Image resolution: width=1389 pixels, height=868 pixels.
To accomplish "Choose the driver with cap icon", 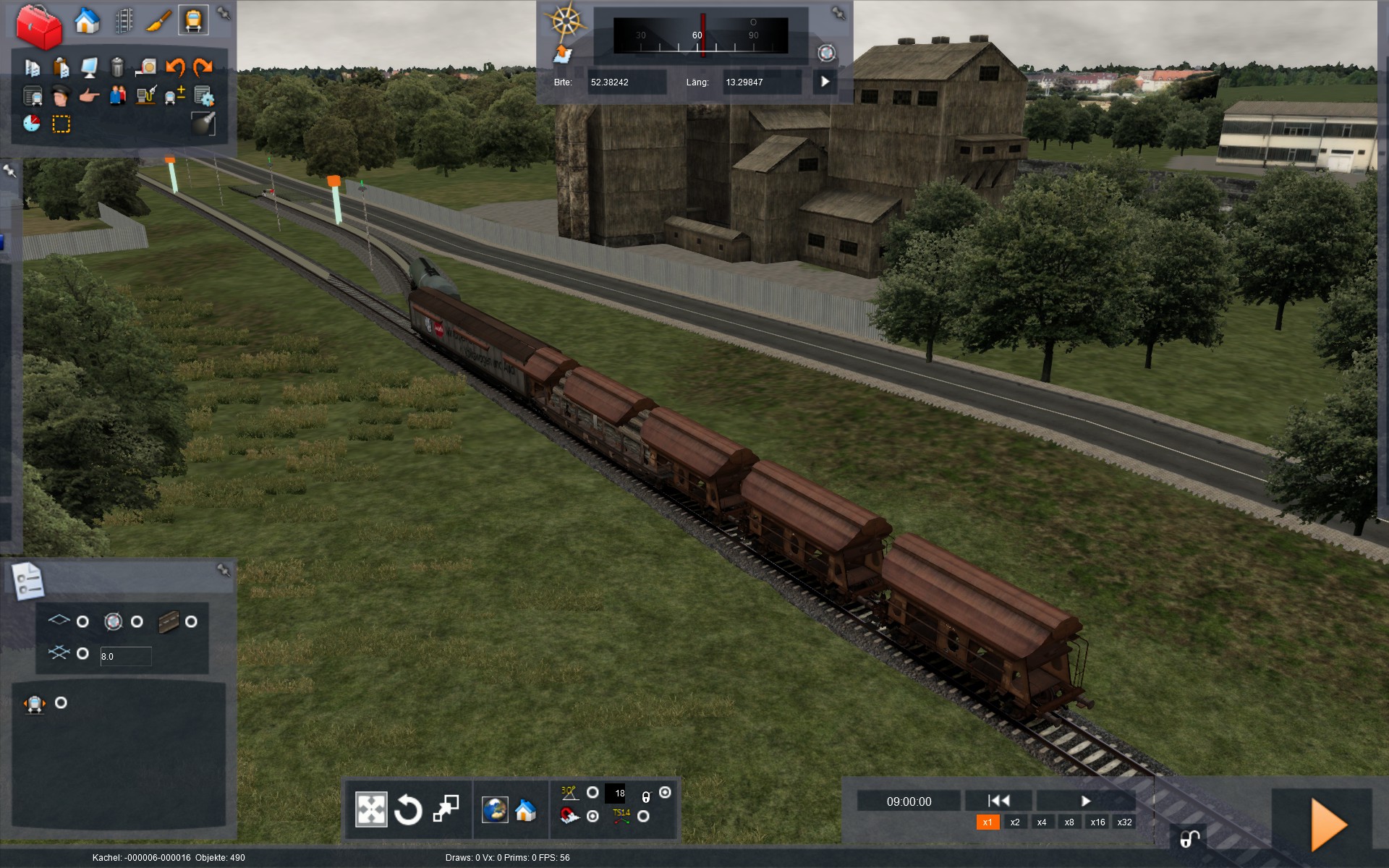I will [x=61, y=95].
